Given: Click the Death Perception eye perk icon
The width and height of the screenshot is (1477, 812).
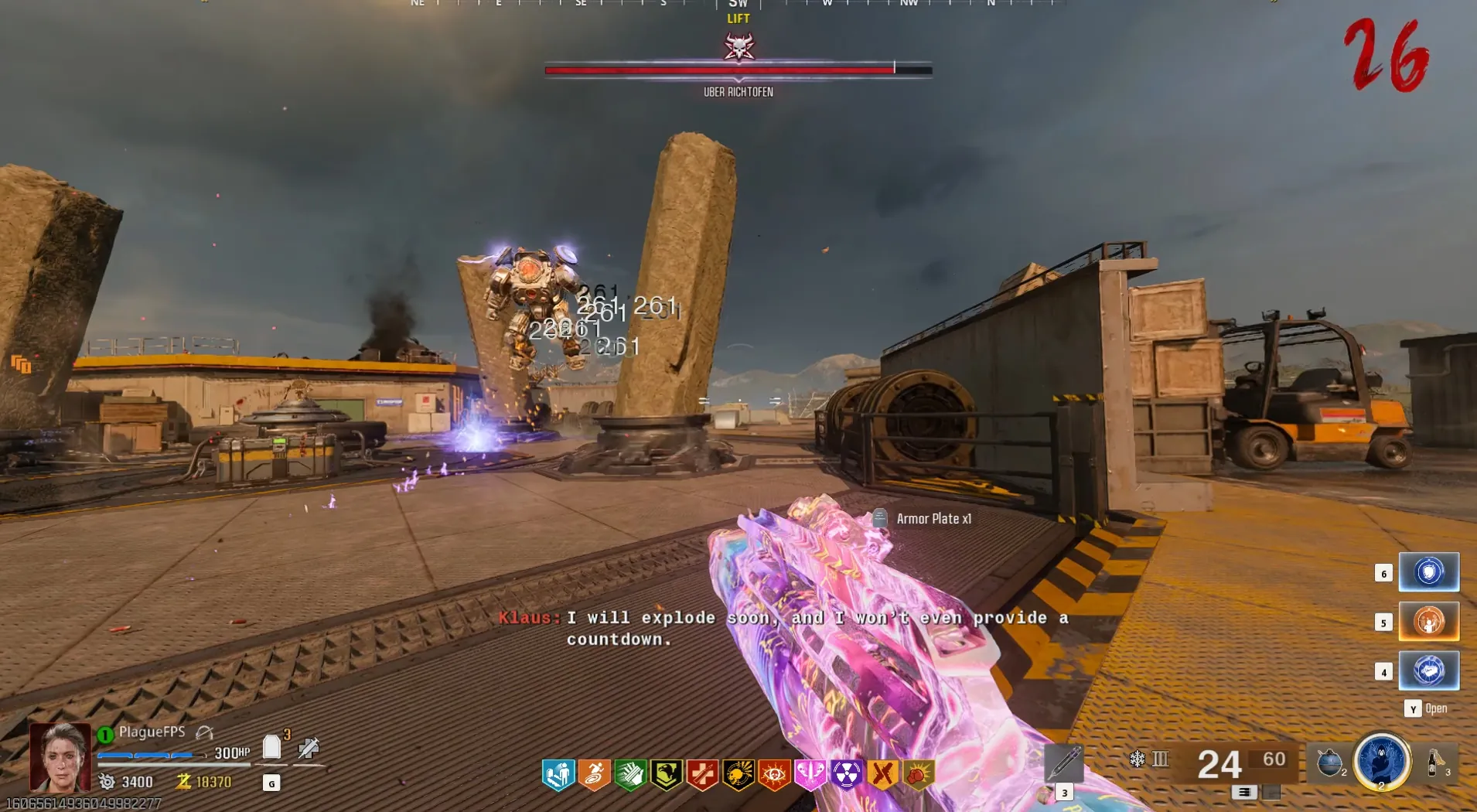Looking at the screenshot, I should pyautogui.click(x=774, y=774).
